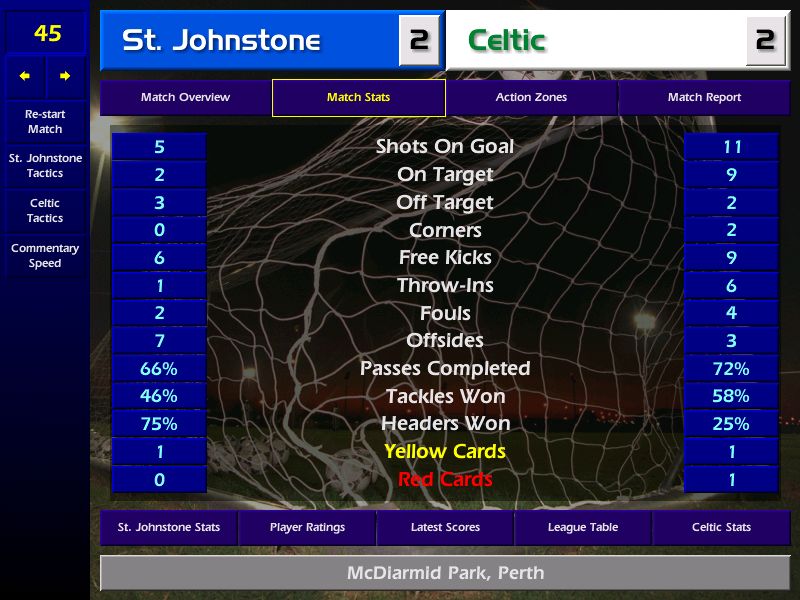Image resolution: width=800 pixels, height=600 pixels.
Task: Click the right yellow arrow button
Action: tap(66, 76)
